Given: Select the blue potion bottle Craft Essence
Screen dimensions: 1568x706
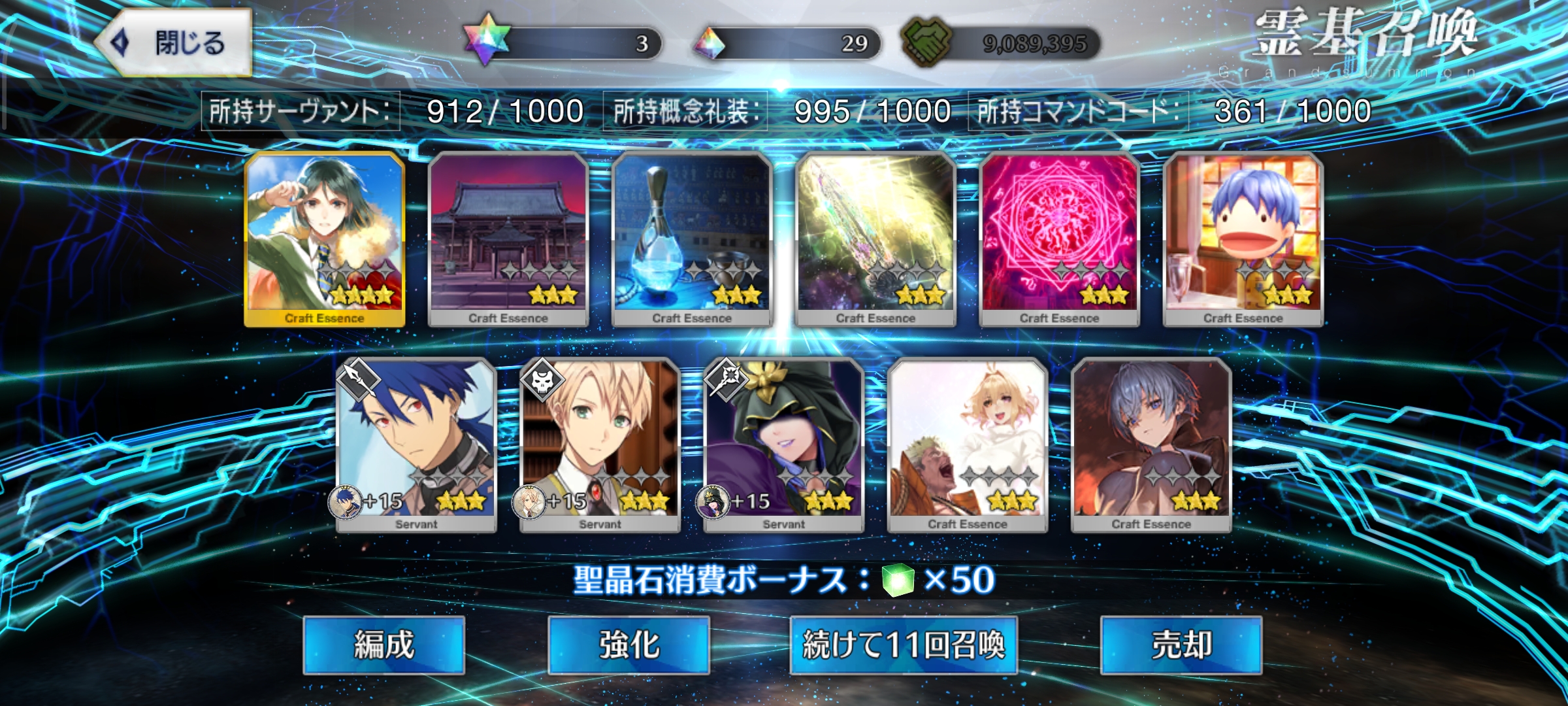Looking at the screenshot, I should [692, 239].
